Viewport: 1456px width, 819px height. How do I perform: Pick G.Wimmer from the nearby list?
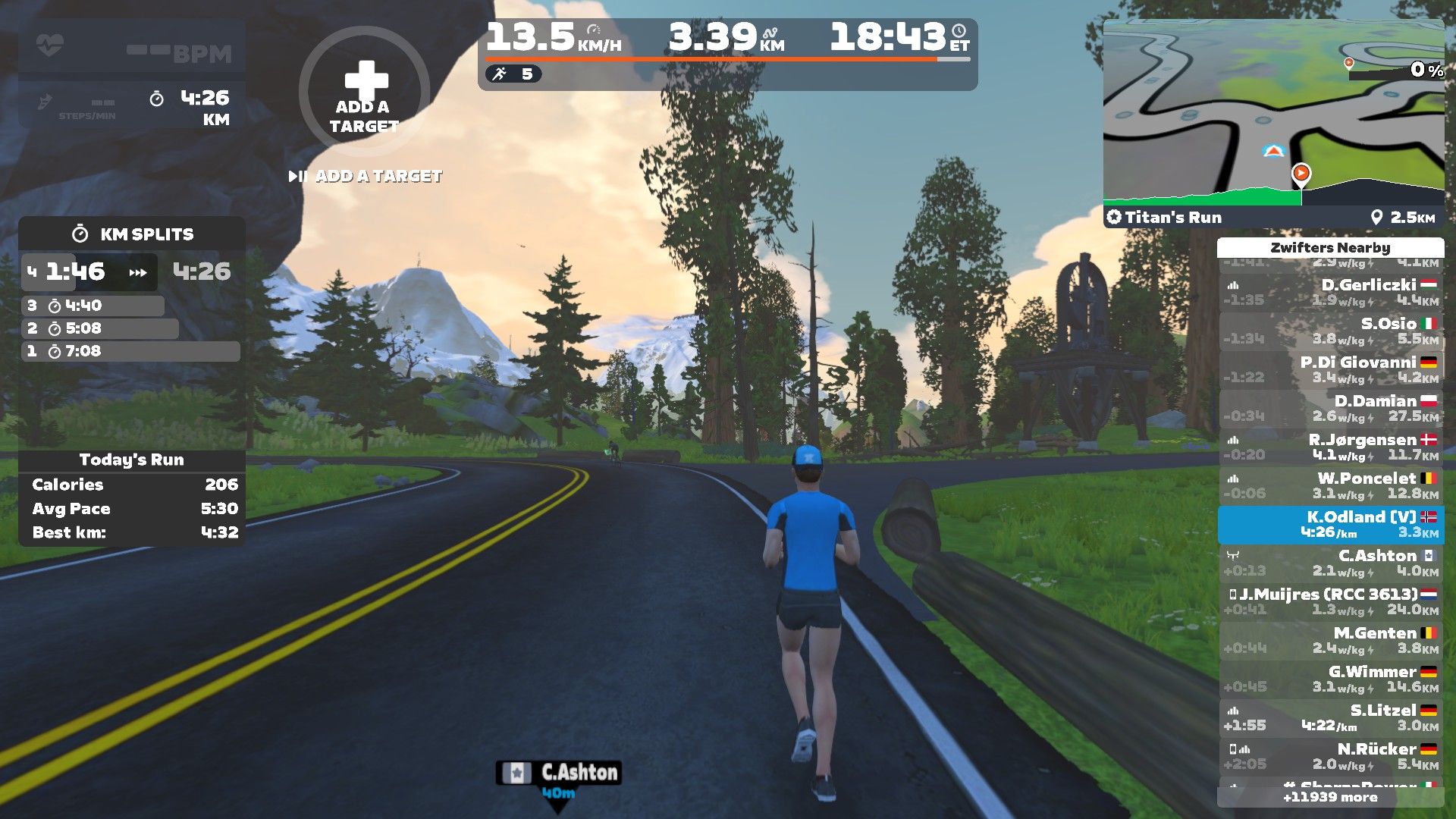(1331, 679)
